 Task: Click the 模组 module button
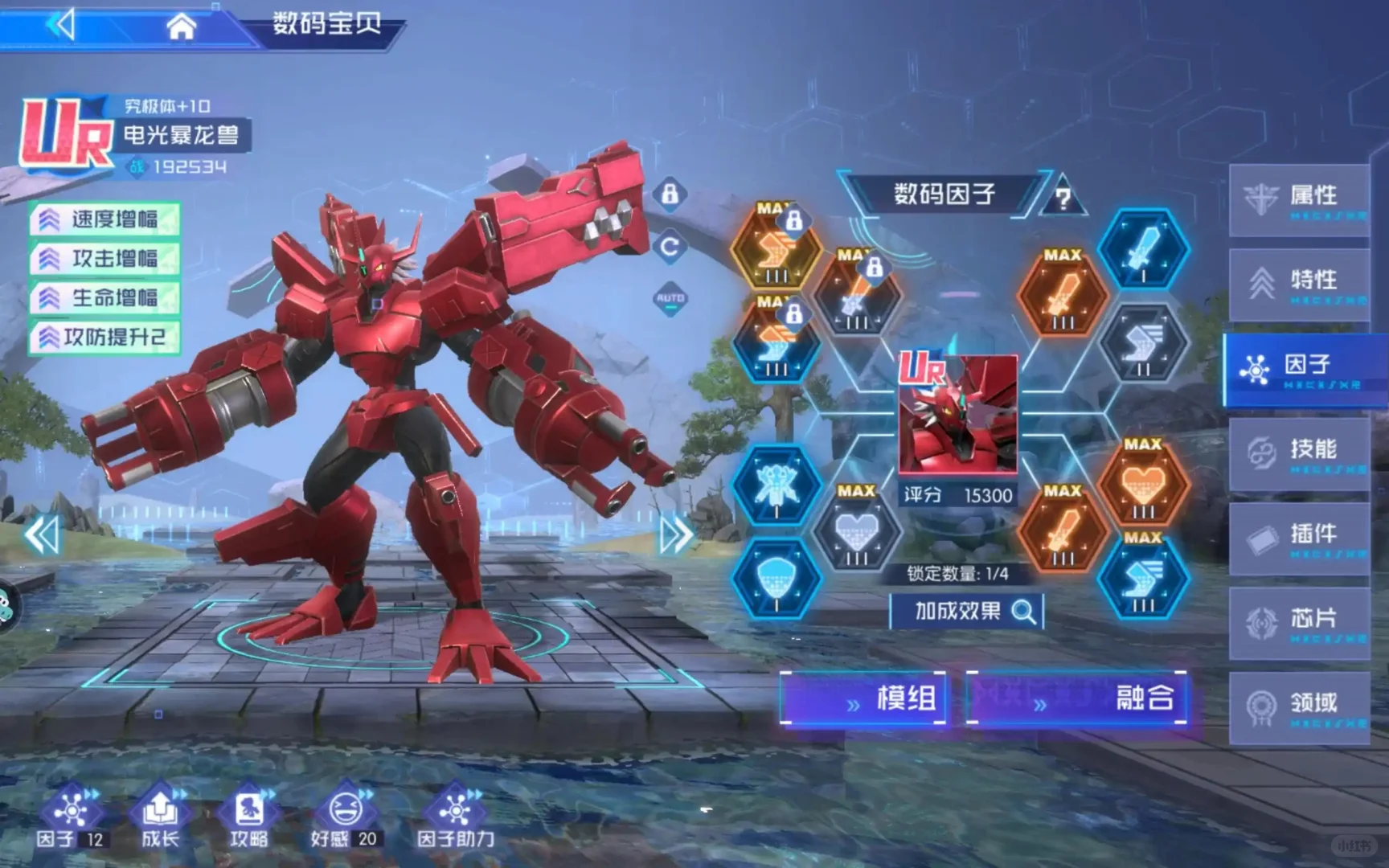tap(863, 698)
